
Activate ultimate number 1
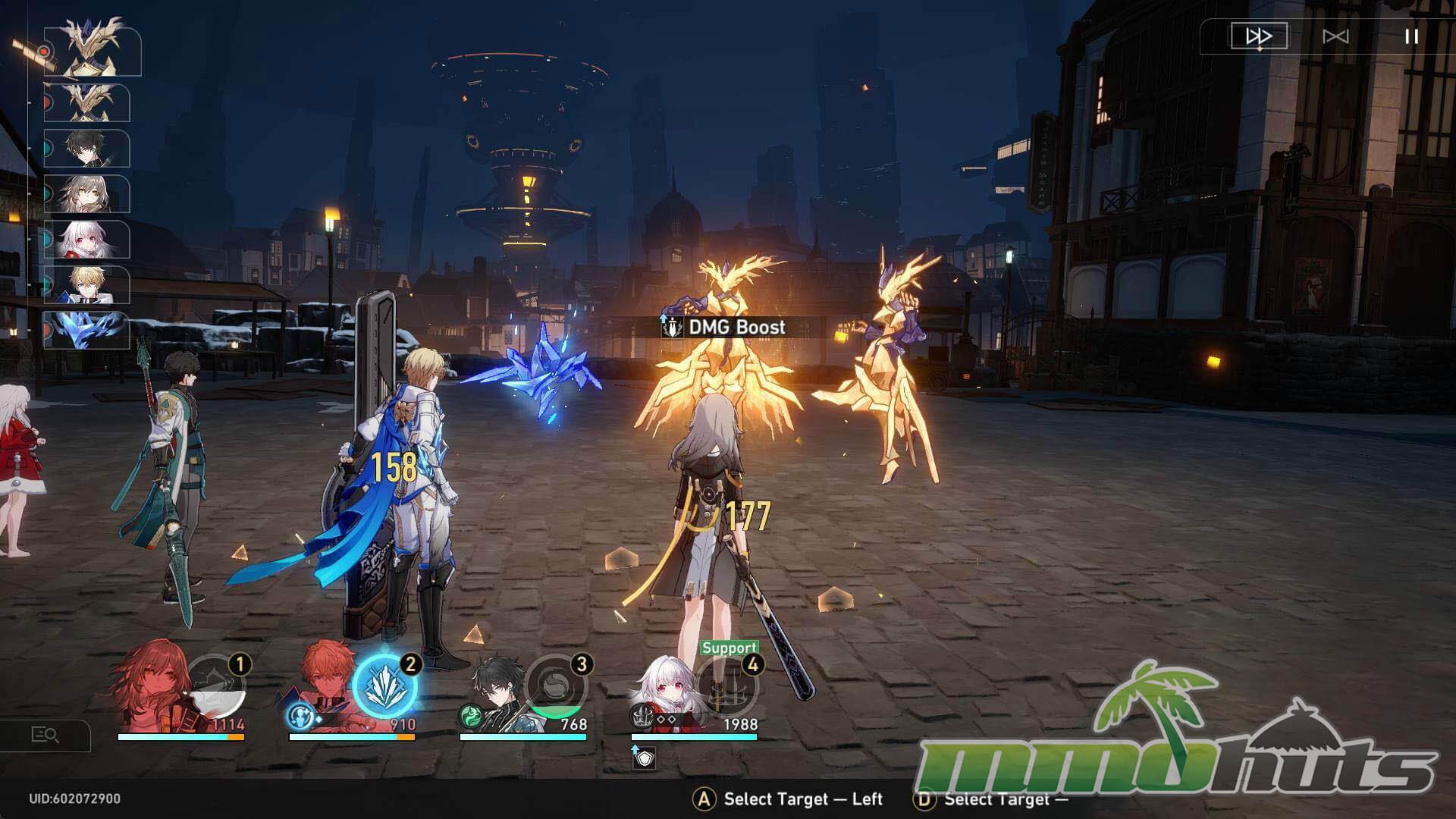coord(217,687)
